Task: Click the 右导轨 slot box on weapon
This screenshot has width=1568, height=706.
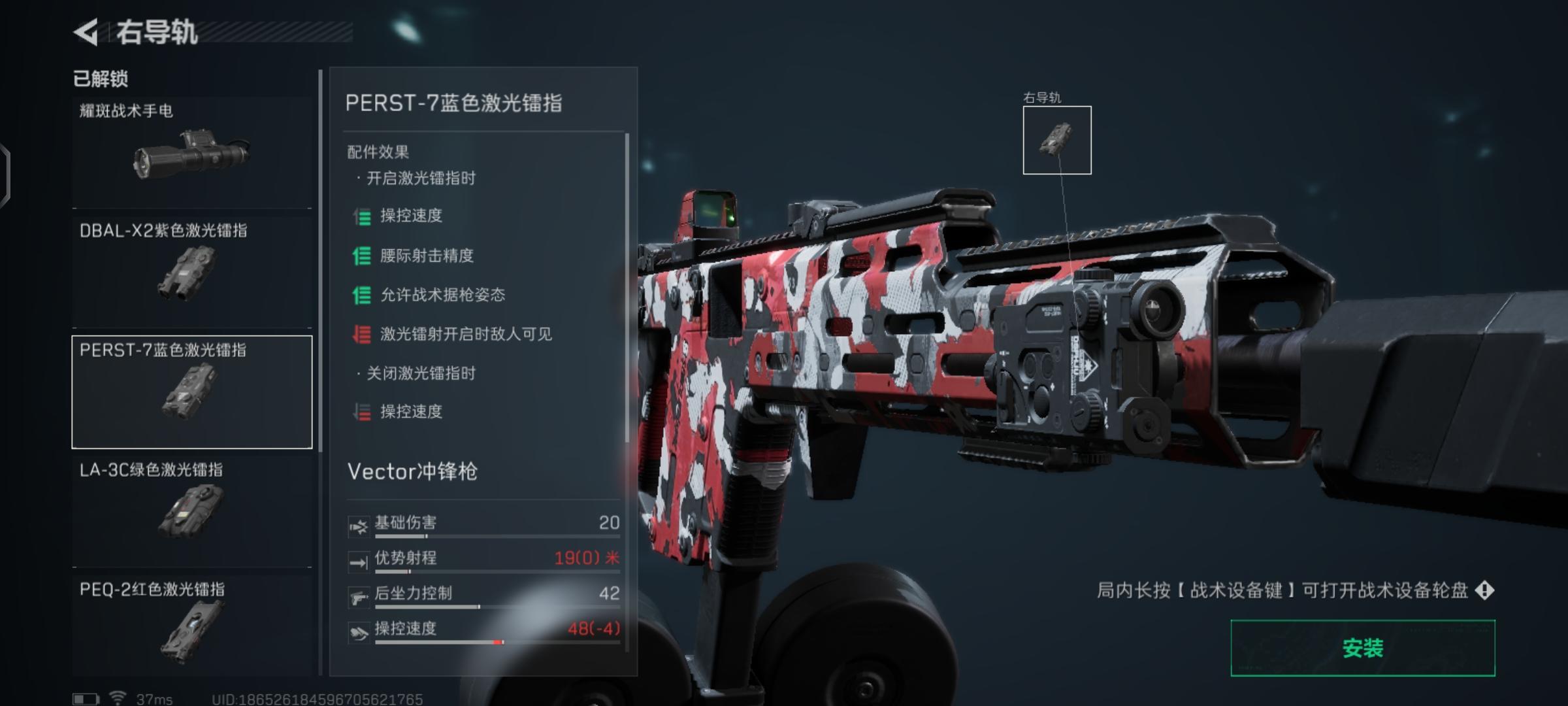Action: (x=1056, y=140)
